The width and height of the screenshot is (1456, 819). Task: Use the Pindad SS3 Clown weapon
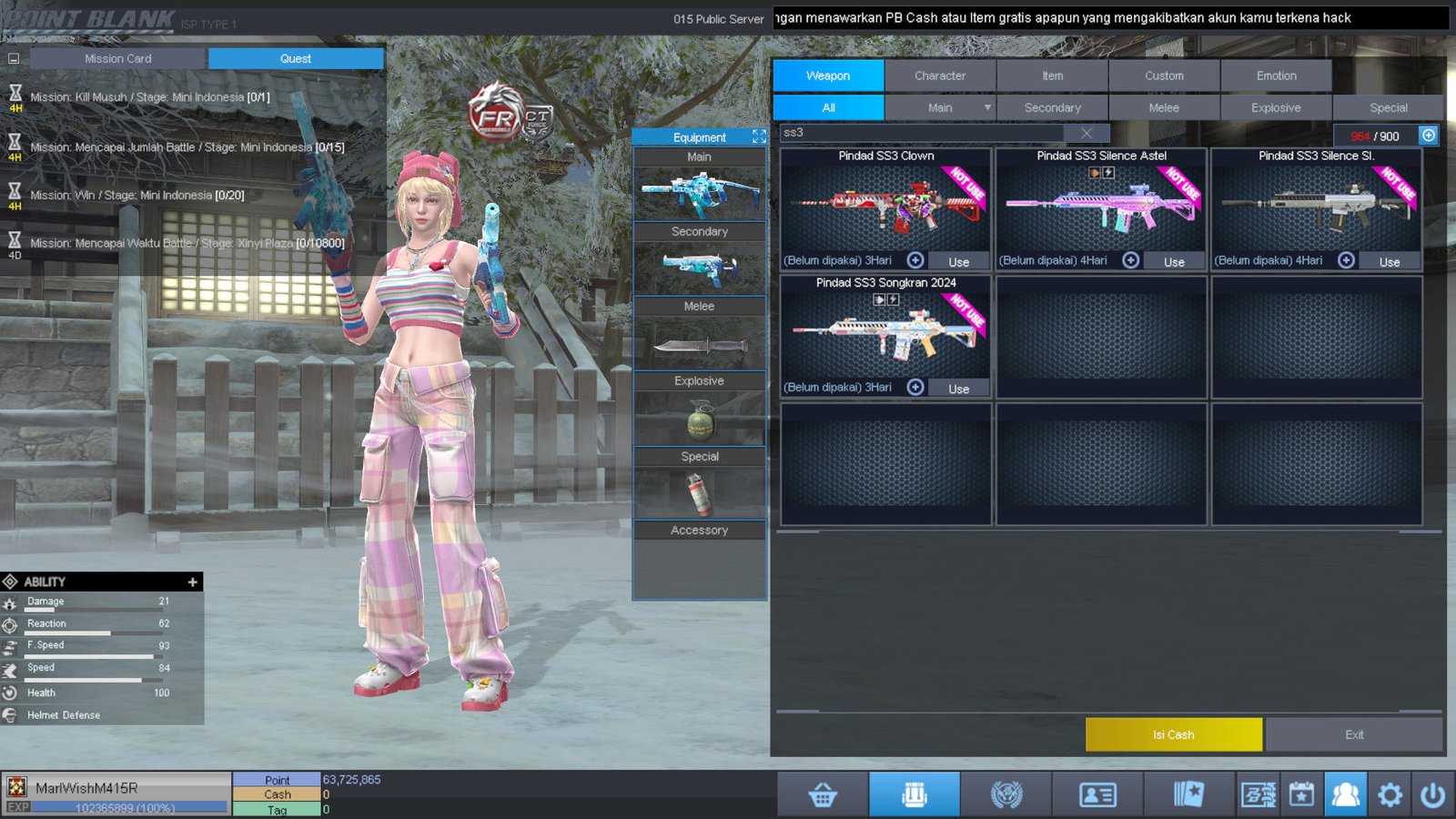[958, 261]
